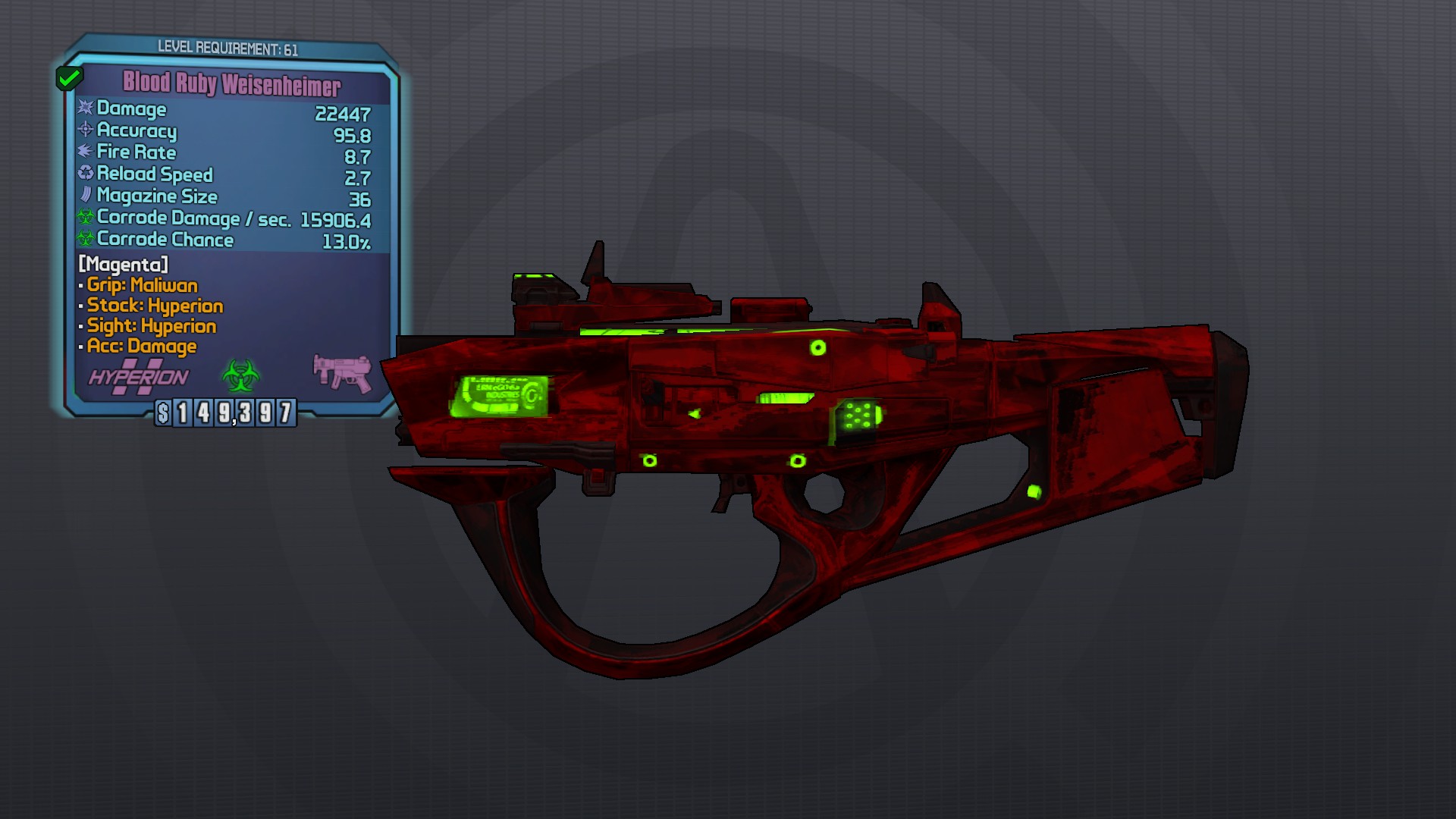Click the green equipped checkmark badge
Image resolution: width=1456 pixels, height=819 pixels.
point(69,77)
